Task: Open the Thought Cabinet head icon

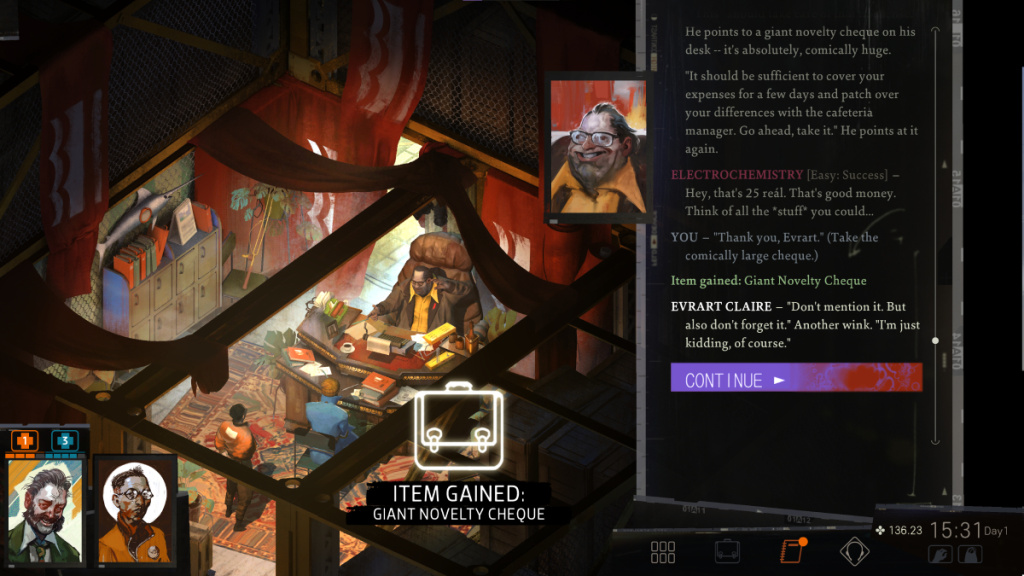Action: tap(854, 551)
